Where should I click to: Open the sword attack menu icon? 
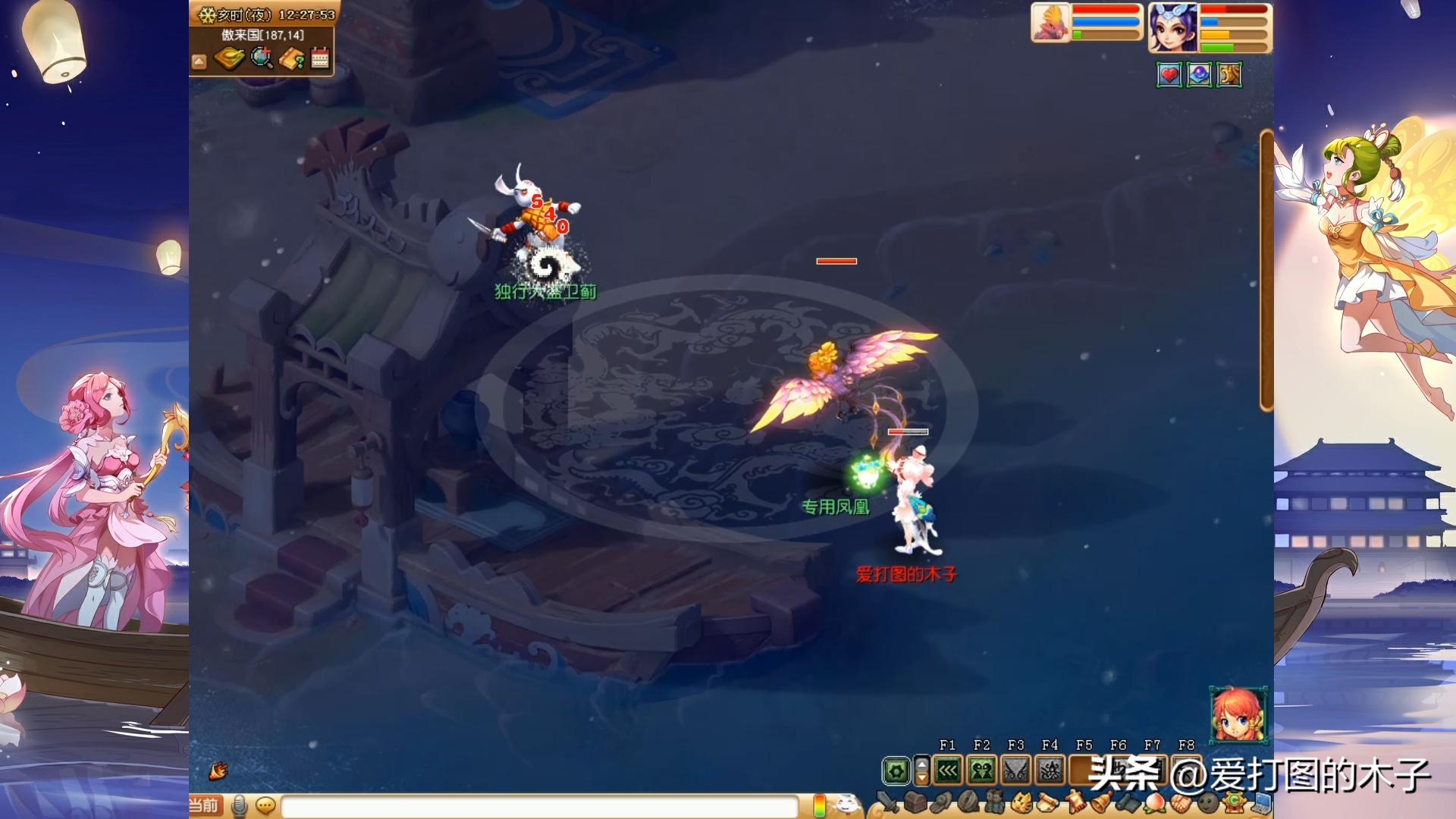click(886, 802)
